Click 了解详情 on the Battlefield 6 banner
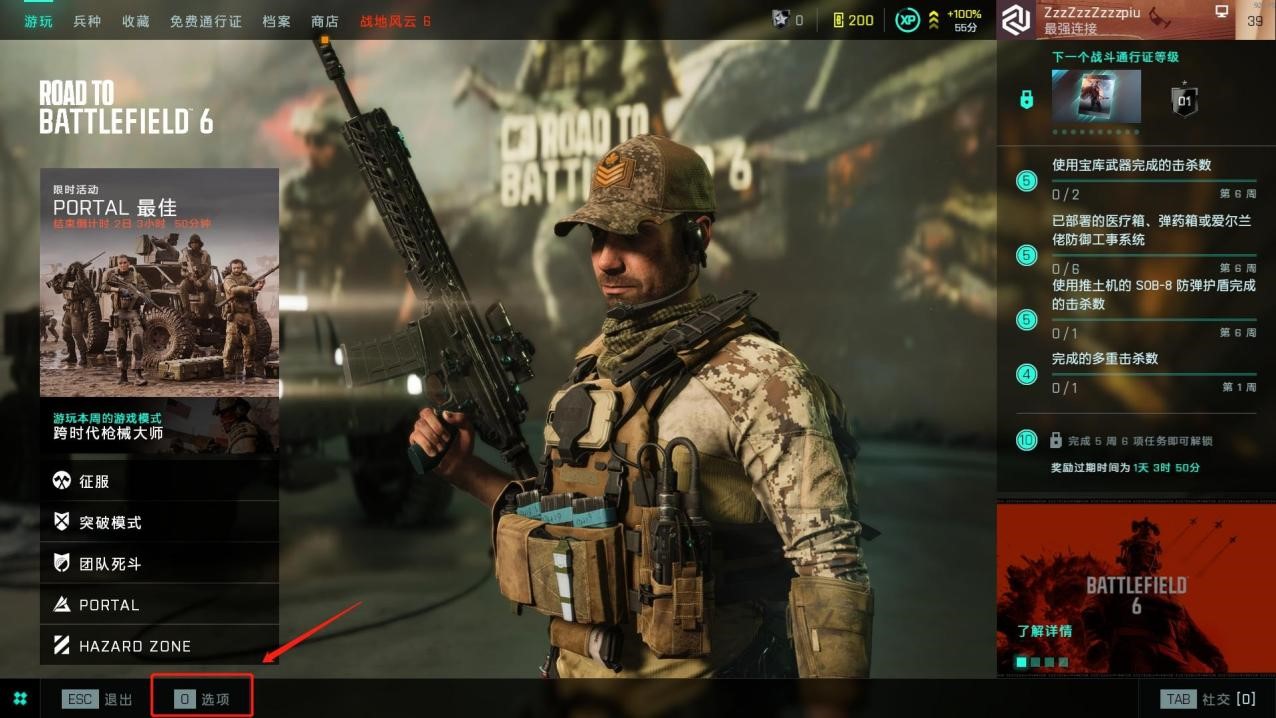Viewport: 1276px width, 718px height. tap(1044, 631)
